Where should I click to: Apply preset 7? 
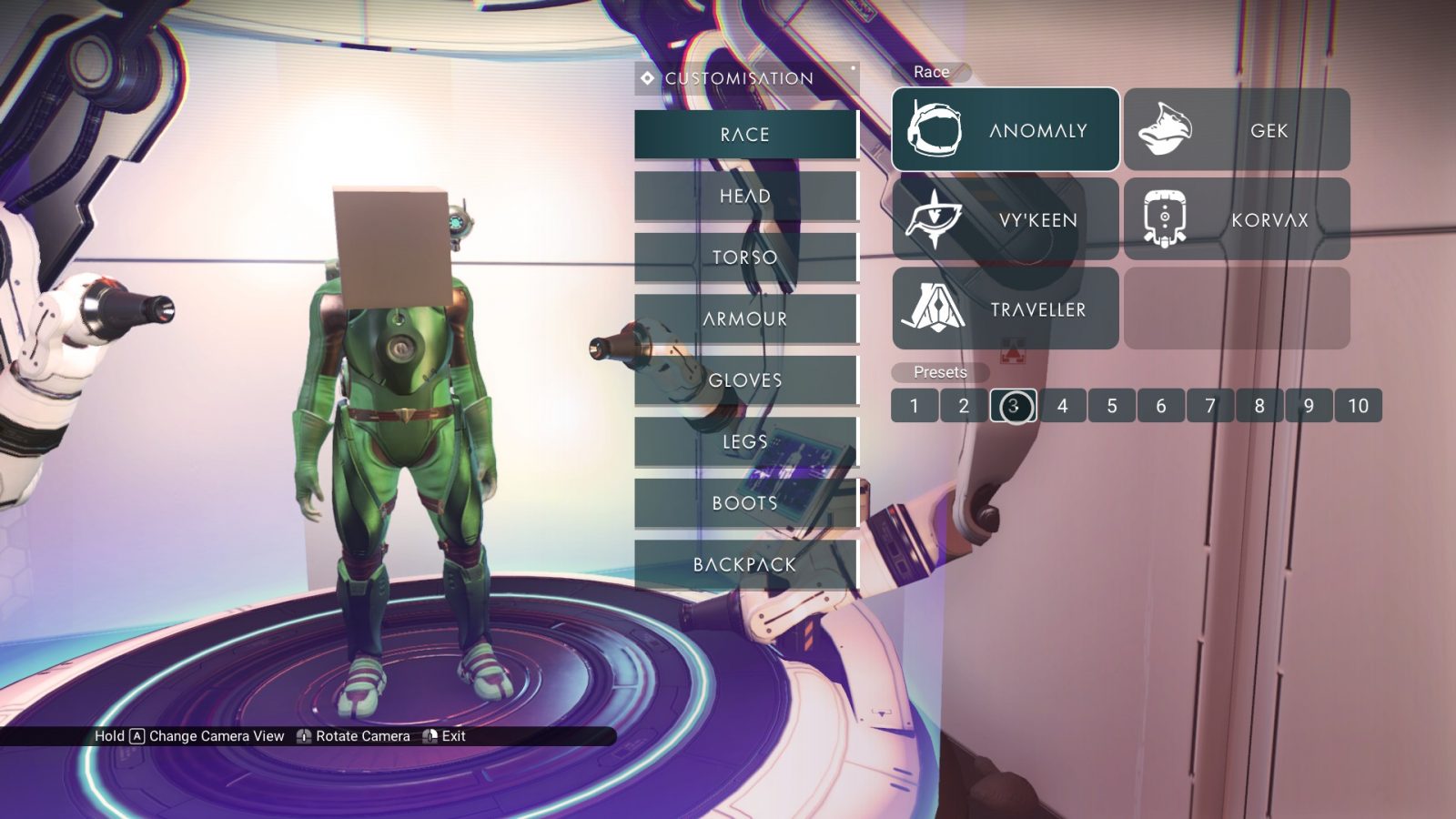[1210, 406]
